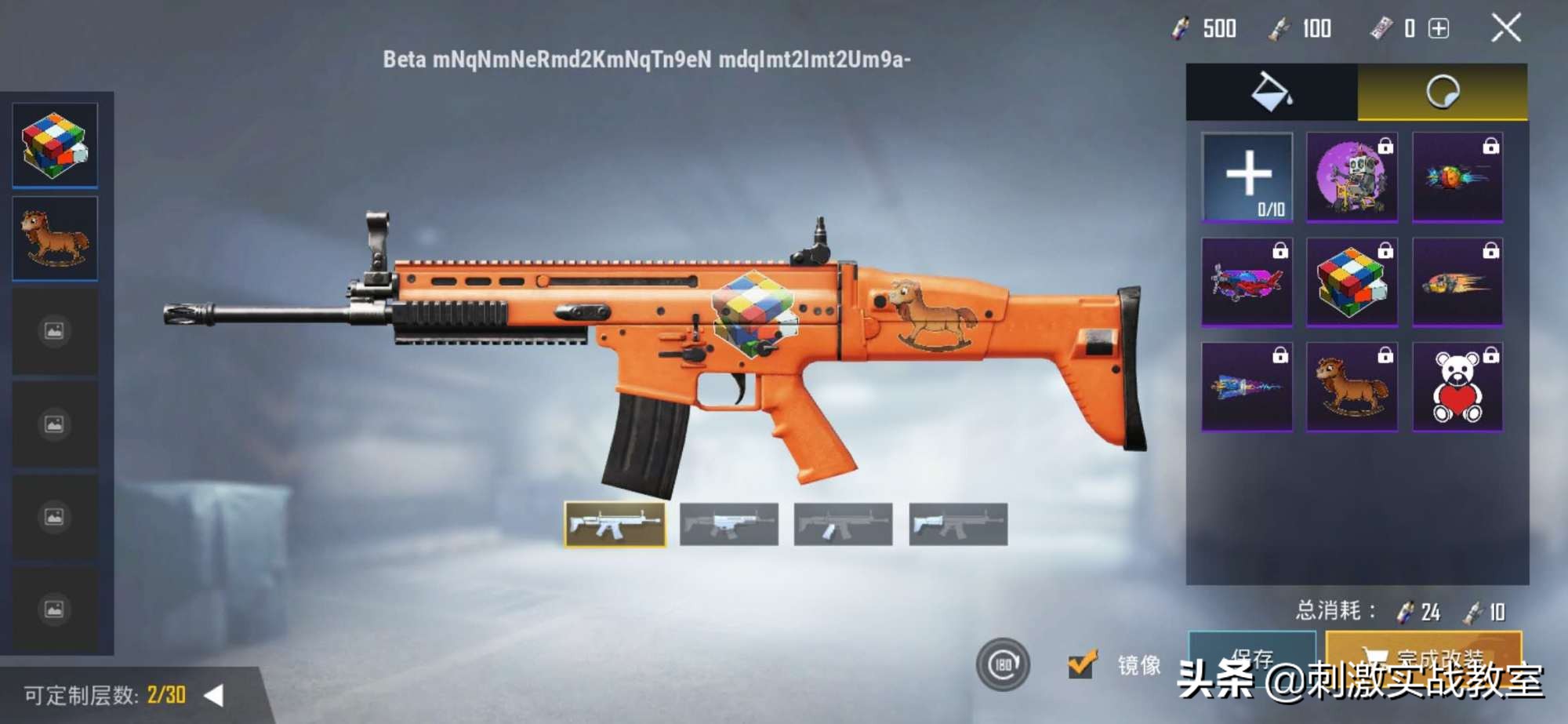Select the highlighted first weapon view thumbnail
1568x724 pixels.
pyautogui.click(x=615, y=524)
